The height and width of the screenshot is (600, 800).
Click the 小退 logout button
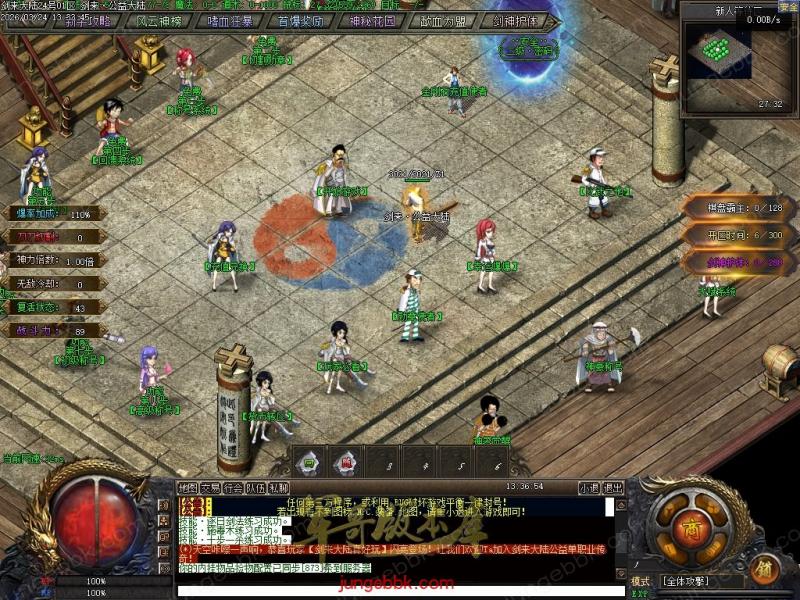point(589,488)
